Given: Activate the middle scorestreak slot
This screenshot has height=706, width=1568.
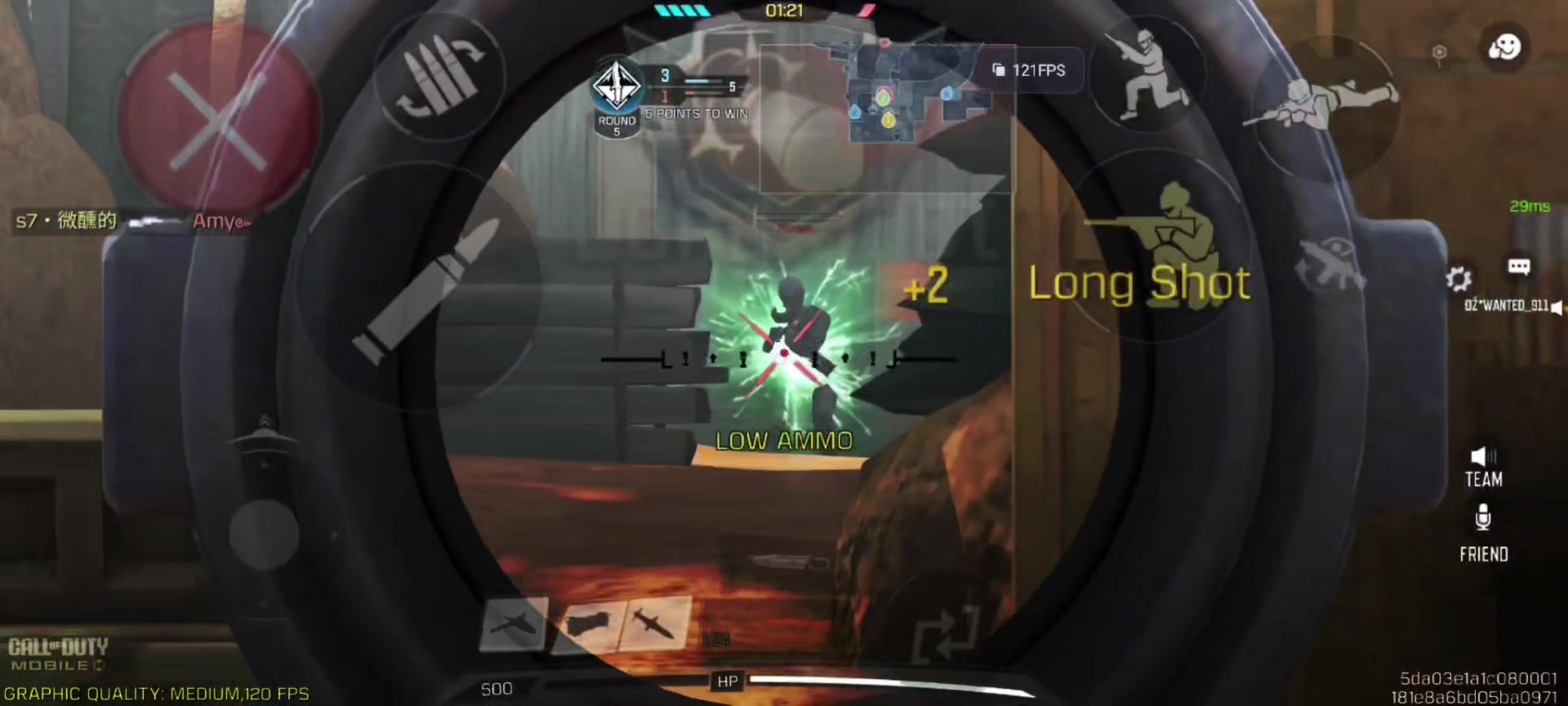Looking at the screenshot, I should [588, 625].
